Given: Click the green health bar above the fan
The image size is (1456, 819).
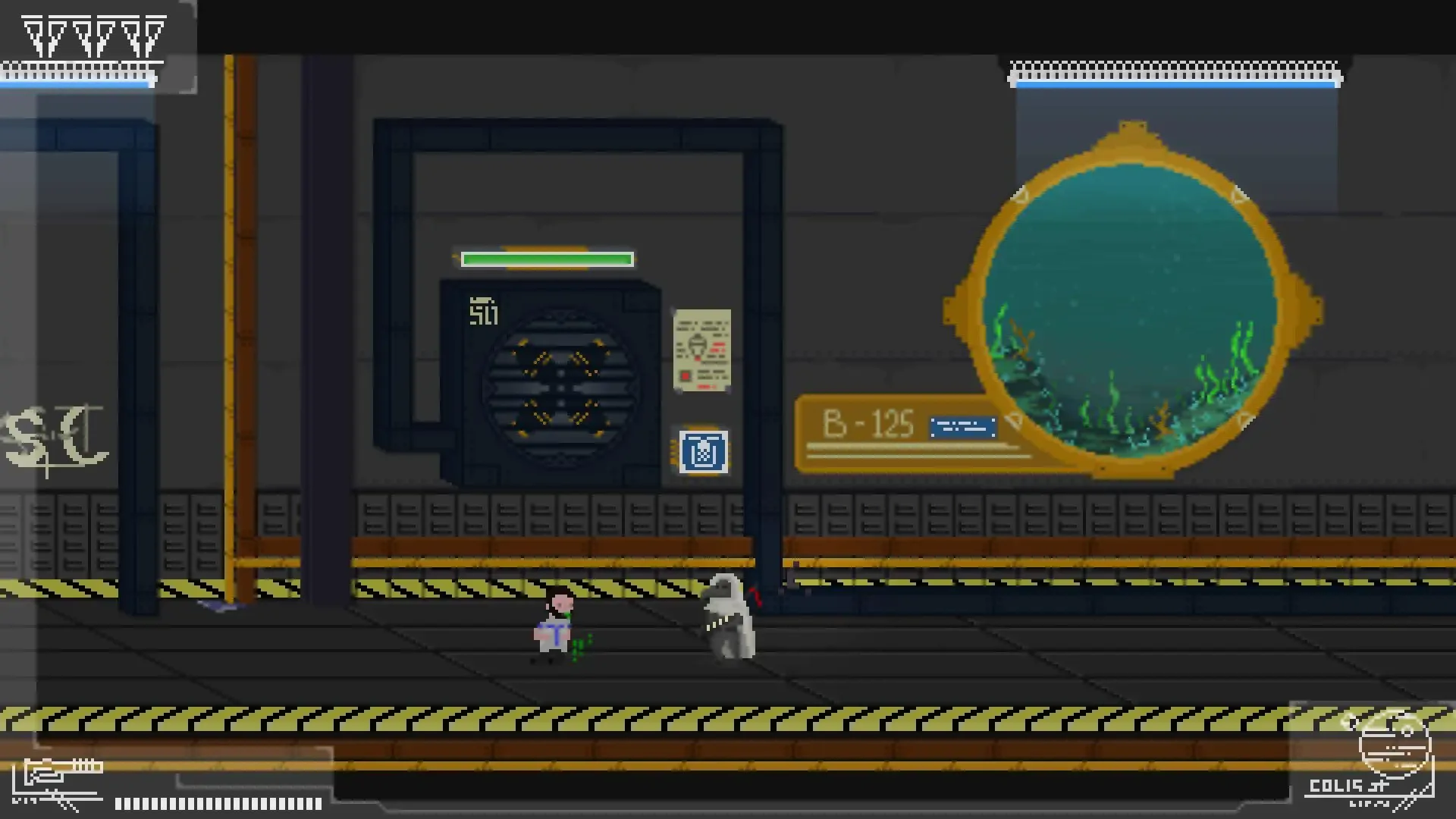Looking at the screenshot, I should [548, 259].
